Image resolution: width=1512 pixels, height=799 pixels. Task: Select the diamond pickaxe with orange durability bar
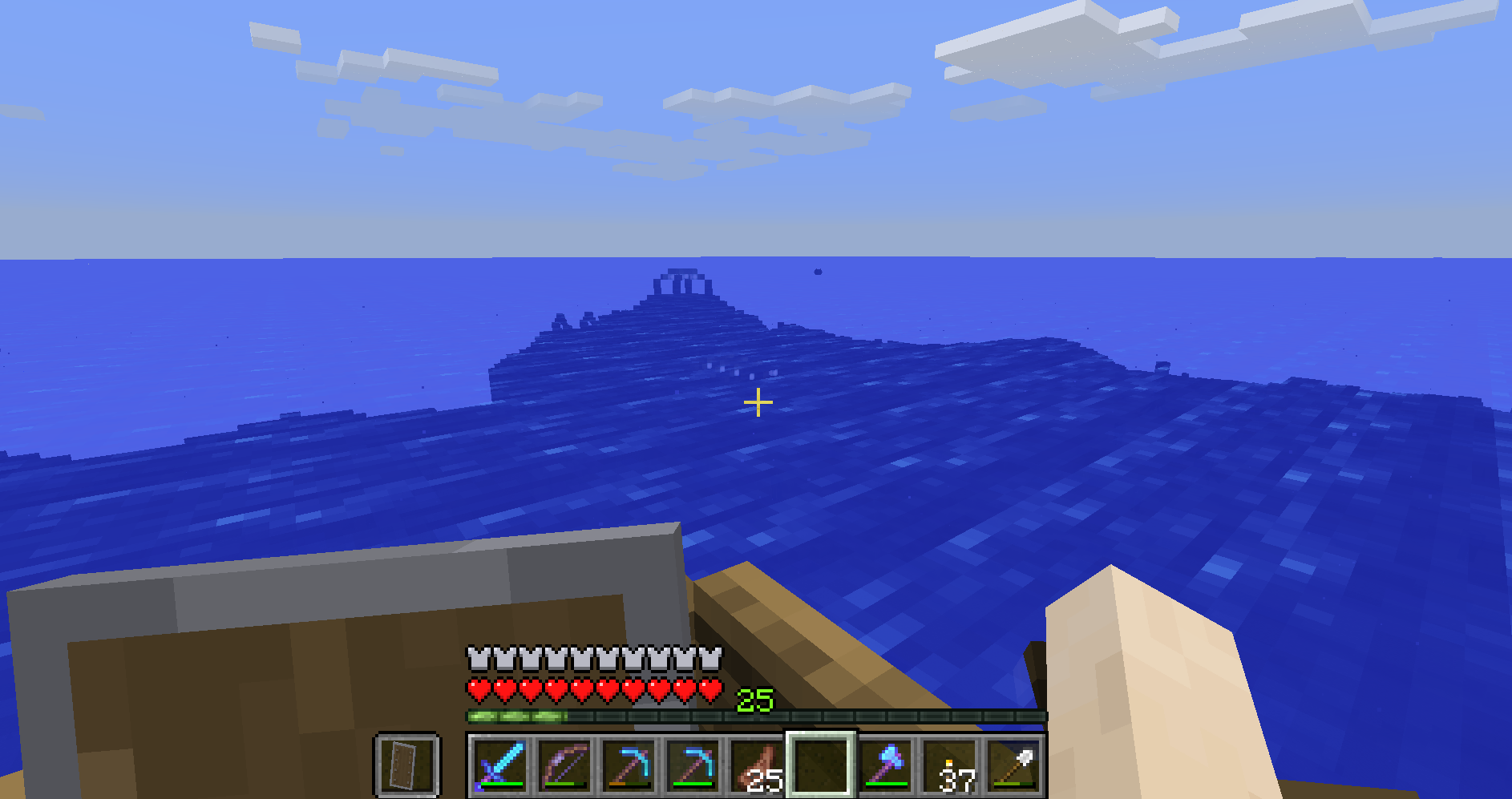tap(628, 765)
